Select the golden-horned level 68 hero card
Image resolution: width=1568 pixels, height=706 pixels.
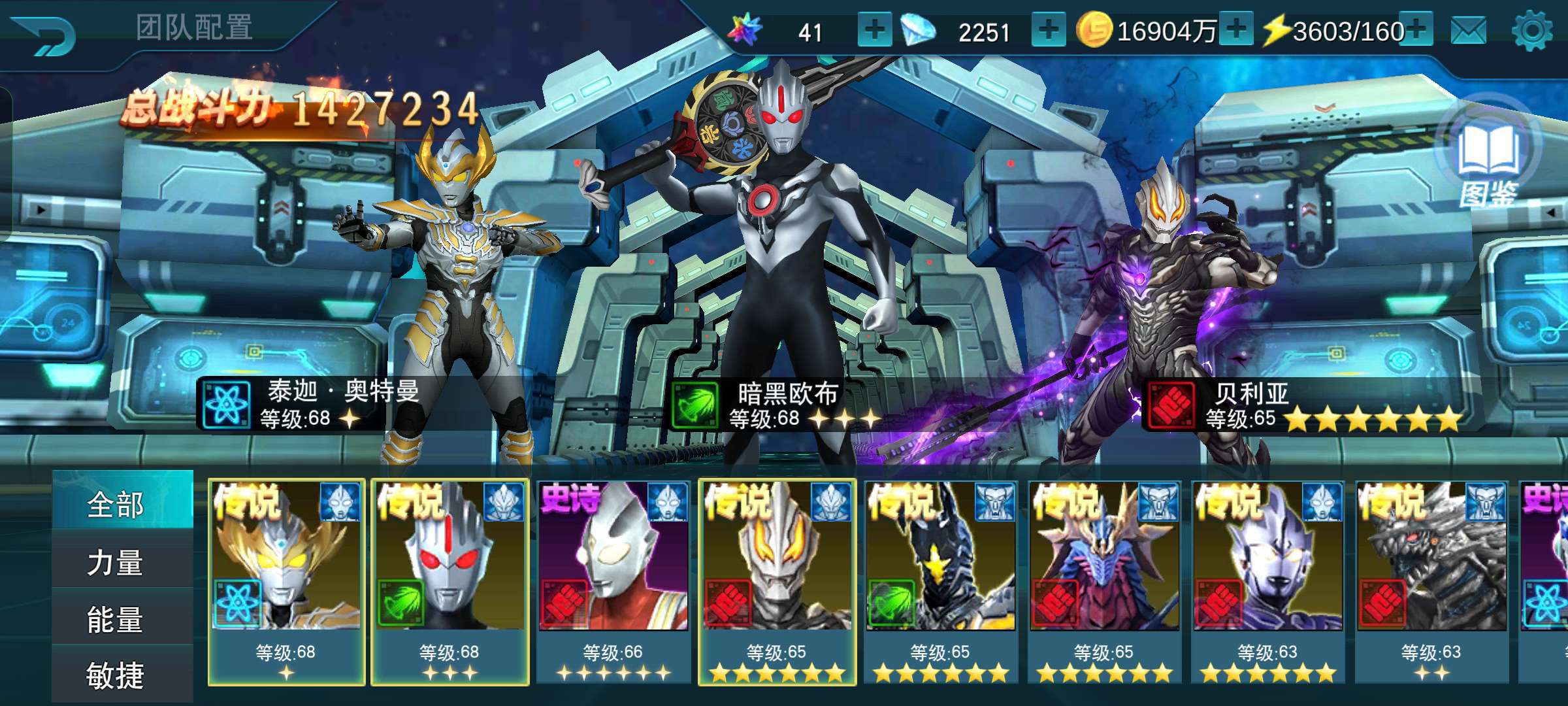click(286, 582)
